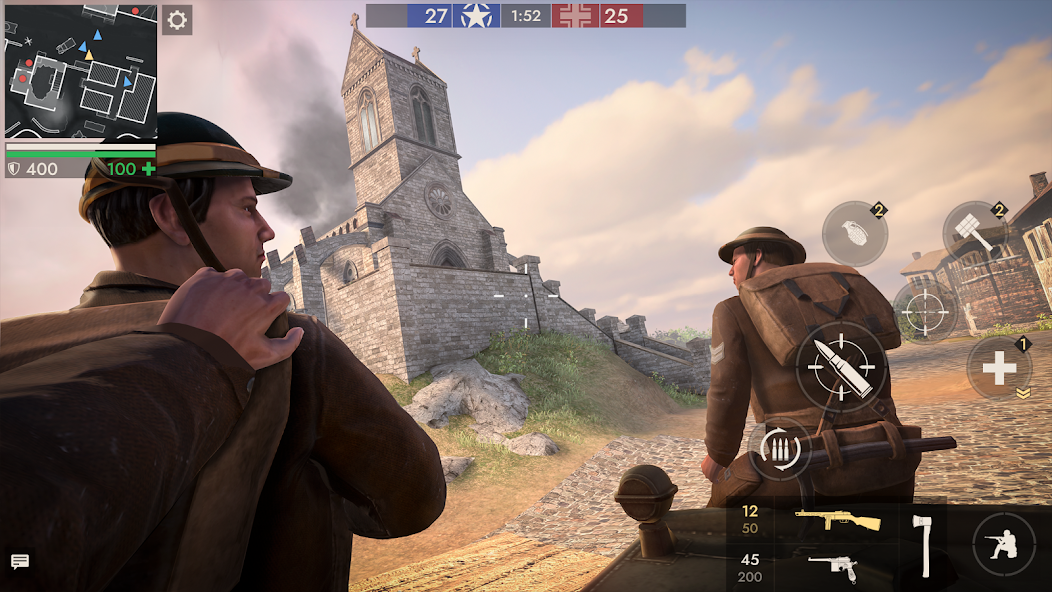Throw a grenade with the grenade button
Image resolution: width=1052 pixels, height=592 pixels.
pos(854,234)
